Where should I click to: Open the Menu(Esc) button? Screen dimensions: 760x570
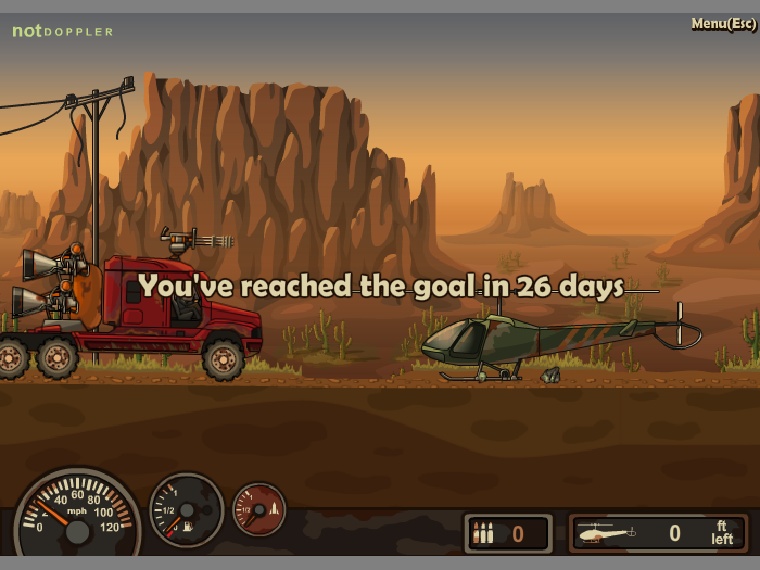[723, 24]
